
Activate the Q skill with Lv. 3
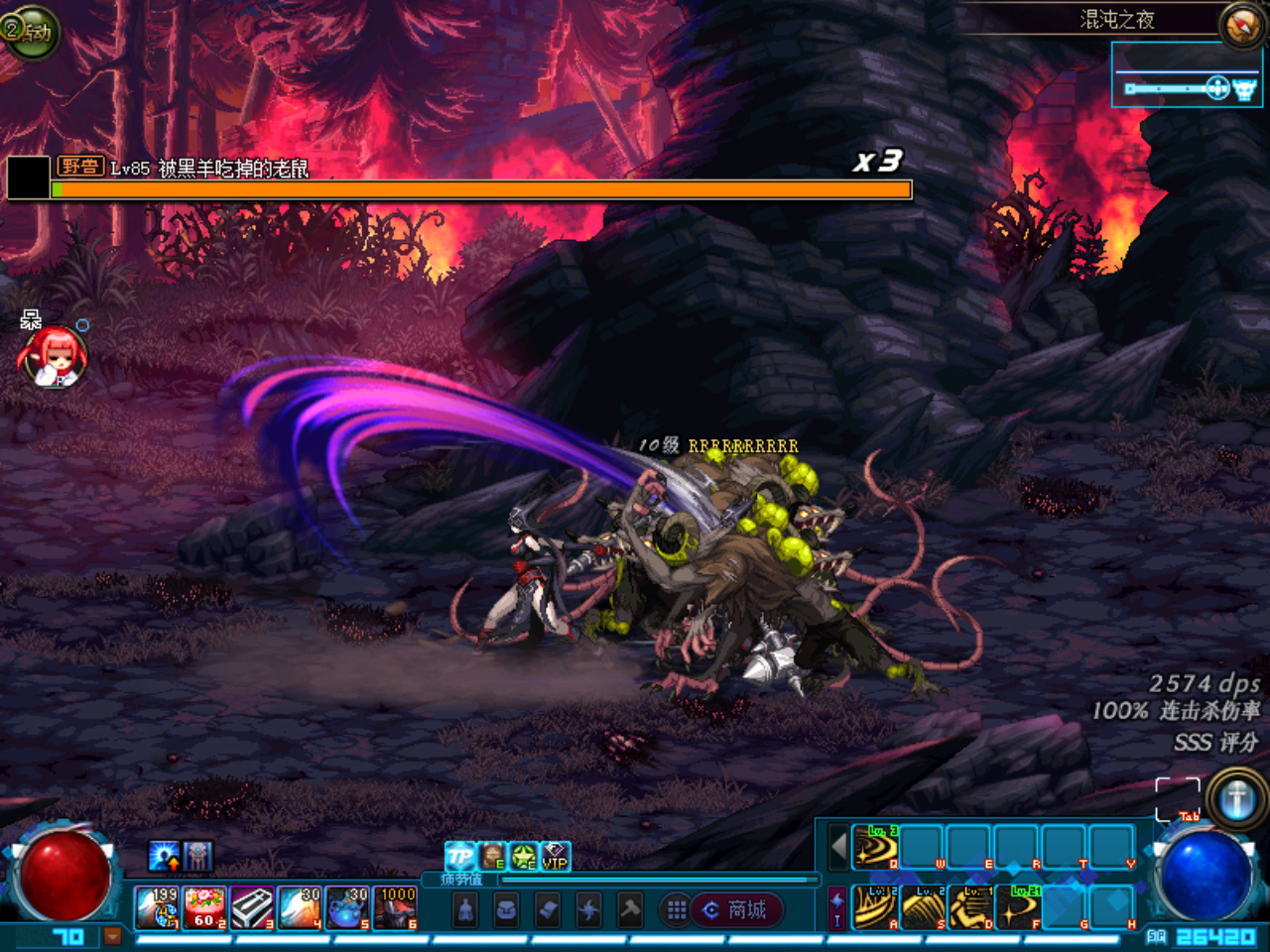875,848
